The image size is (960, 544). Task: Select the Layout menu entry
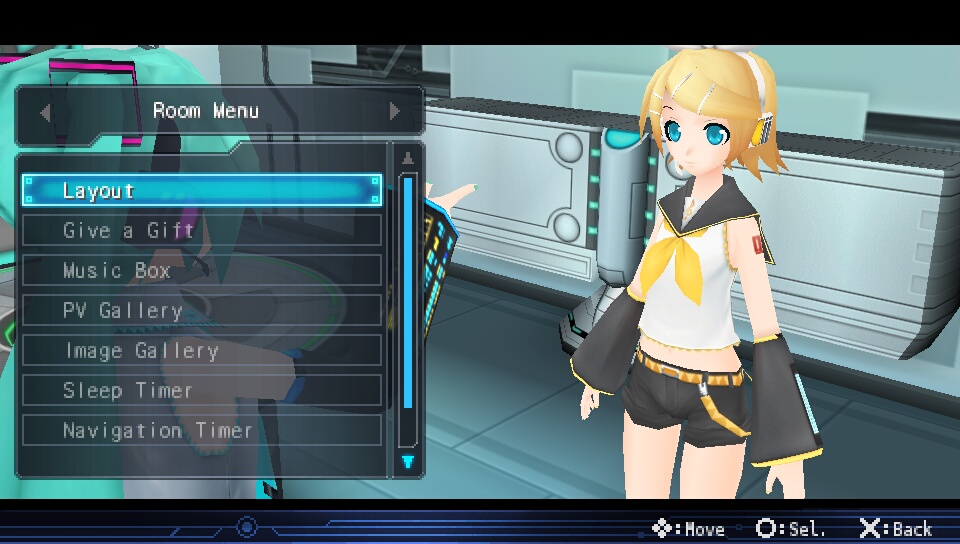coord(201,190)
